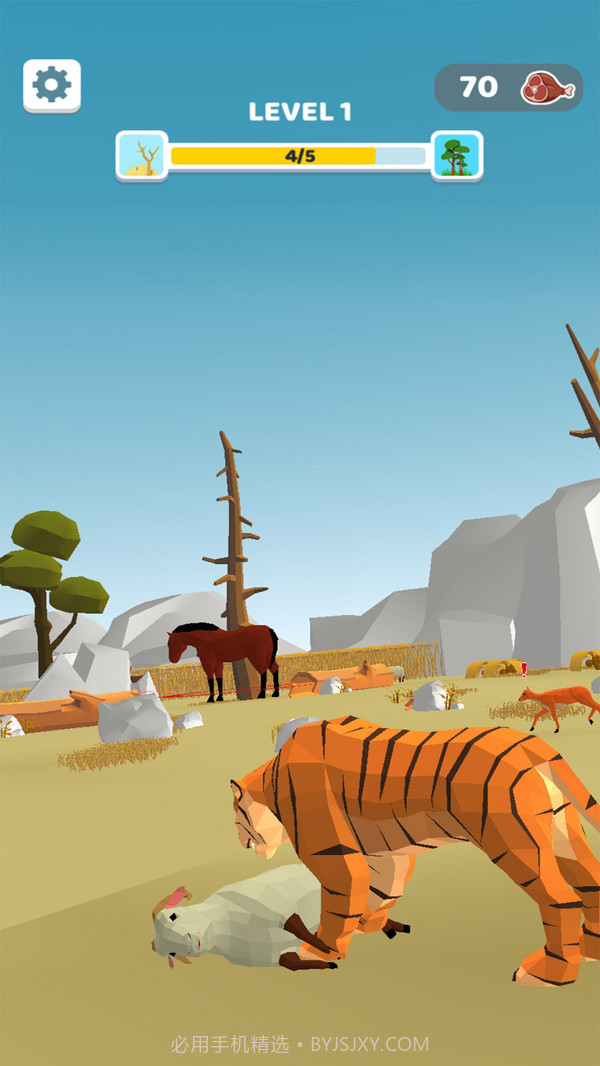This screenshot has height=1066, width=600.
Task: Select the green tree stage icon
Action: coord(457,156)
